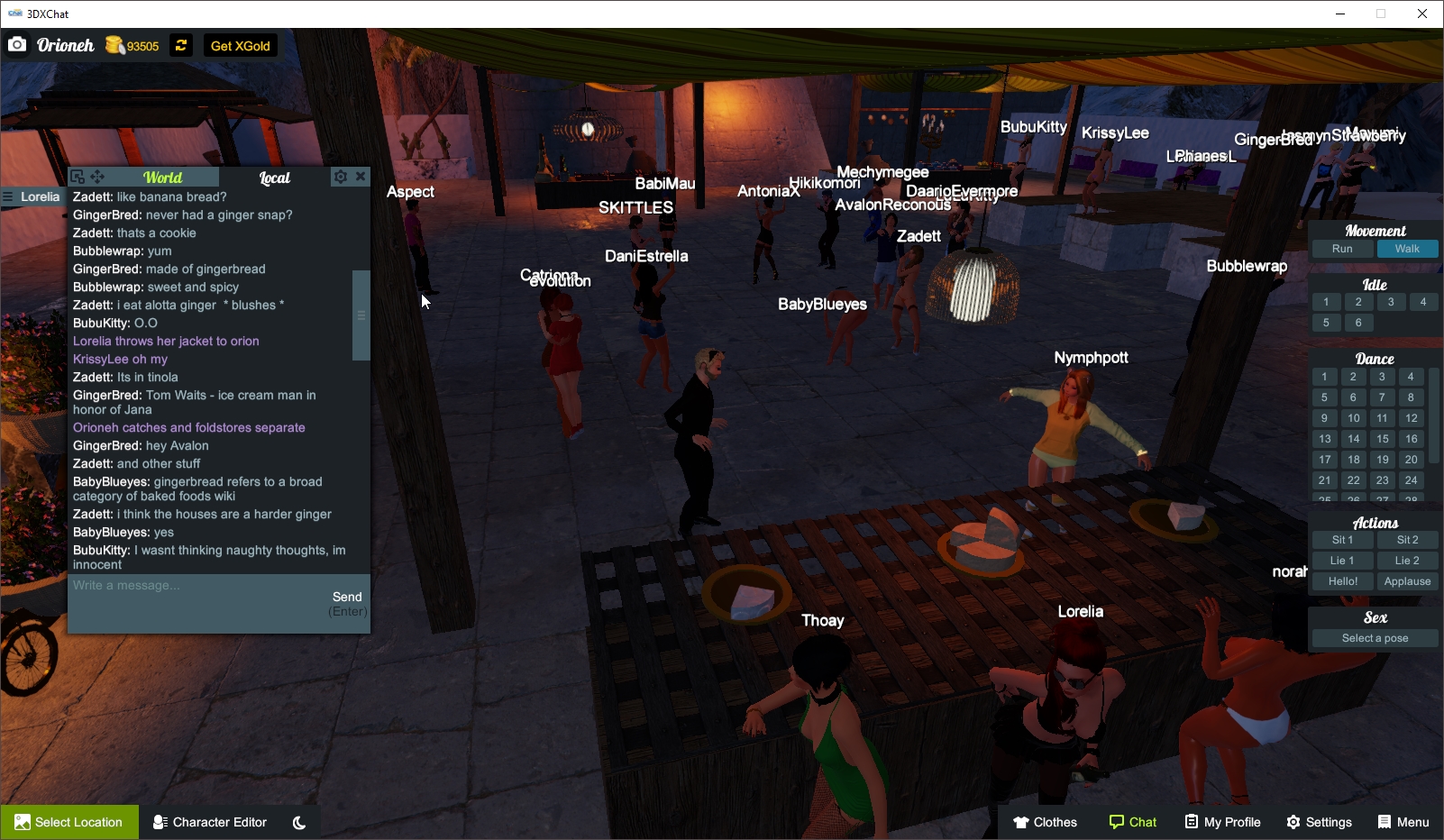Image resolution: width=1444 pixels, height=840 pixels.
Task: Switch to the Local chat tab
Action: tap(273, 178)
